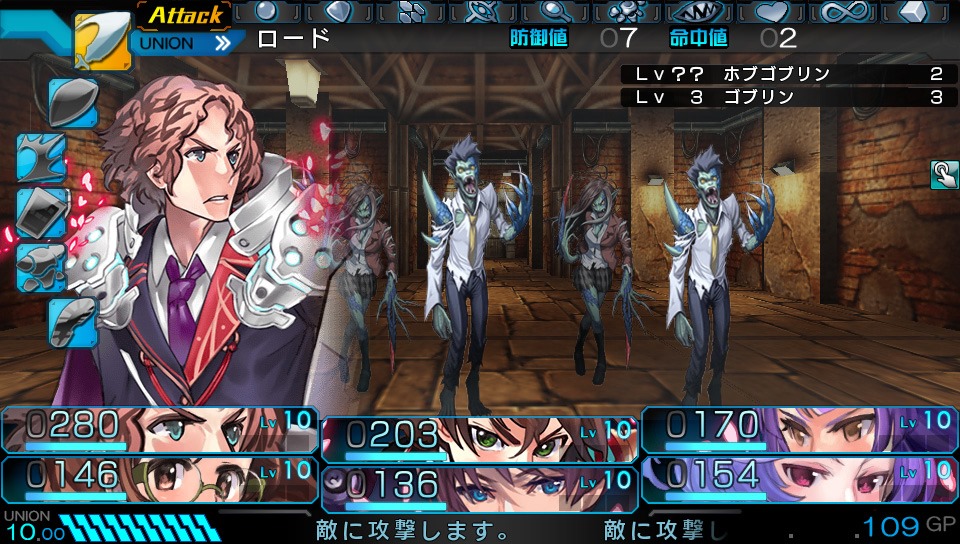
Task: Target the Lv 3 ゴブリン enemy row
Action: [x=785, y=97]
